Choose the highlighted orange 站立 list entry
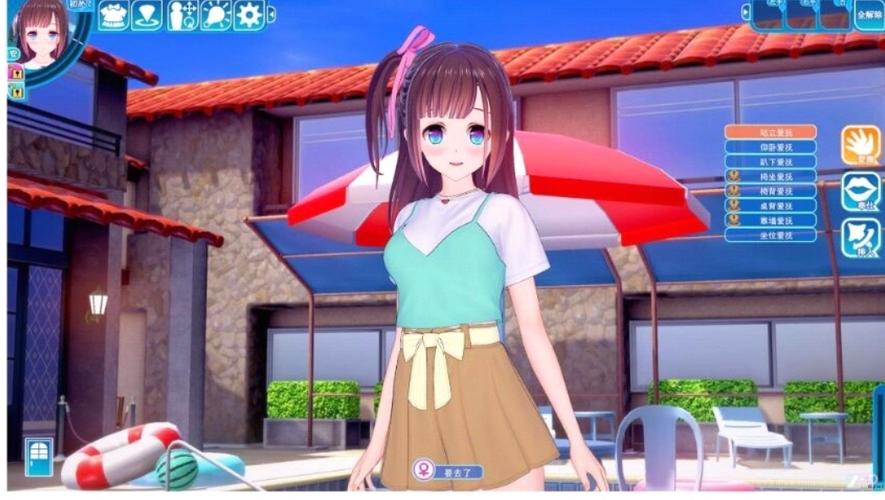885x500 pixels. click(x=770, y=132)
